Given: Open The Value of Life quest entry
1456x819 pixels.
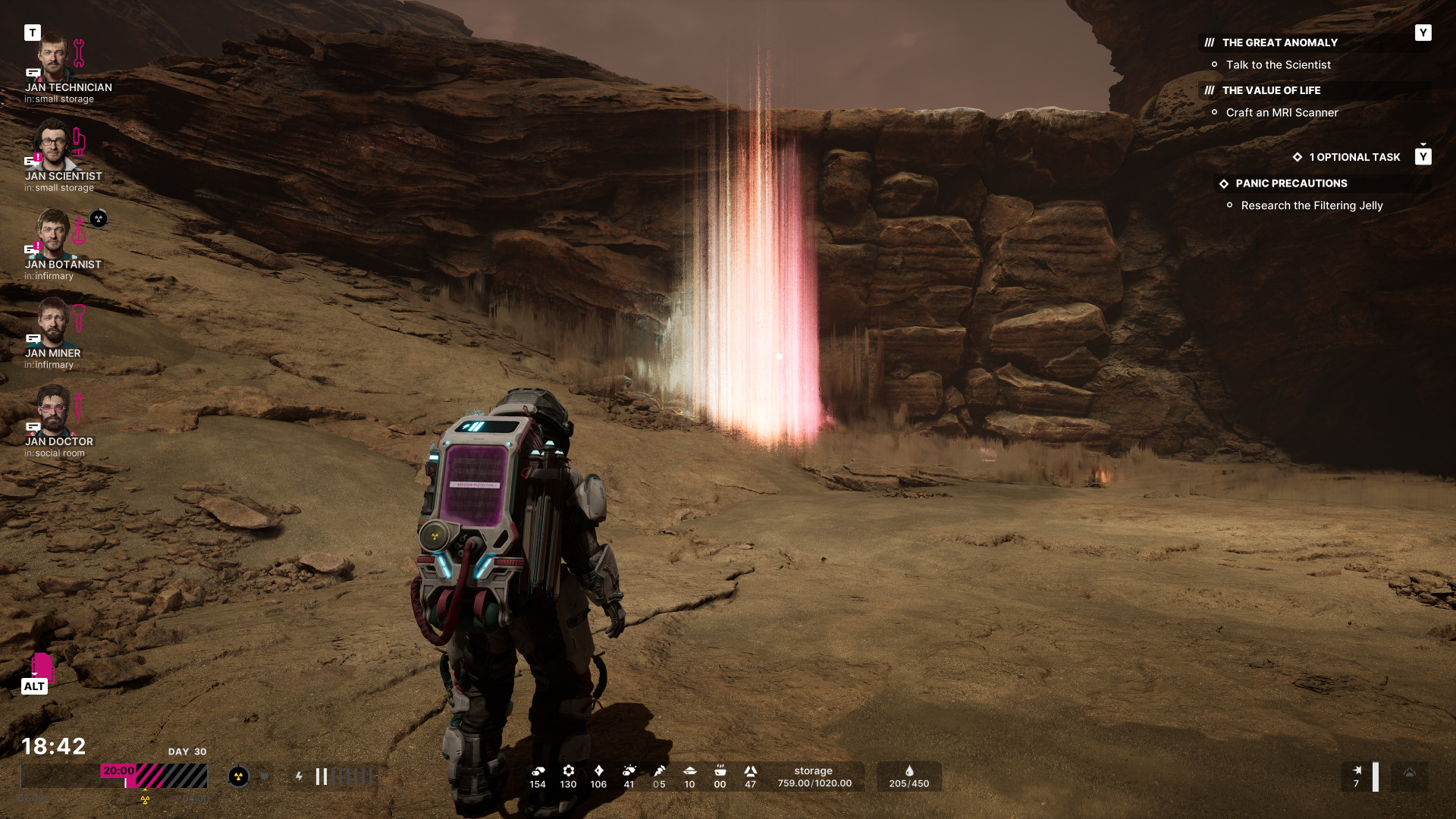Looking at the screenshot, I should [1271, 90].
